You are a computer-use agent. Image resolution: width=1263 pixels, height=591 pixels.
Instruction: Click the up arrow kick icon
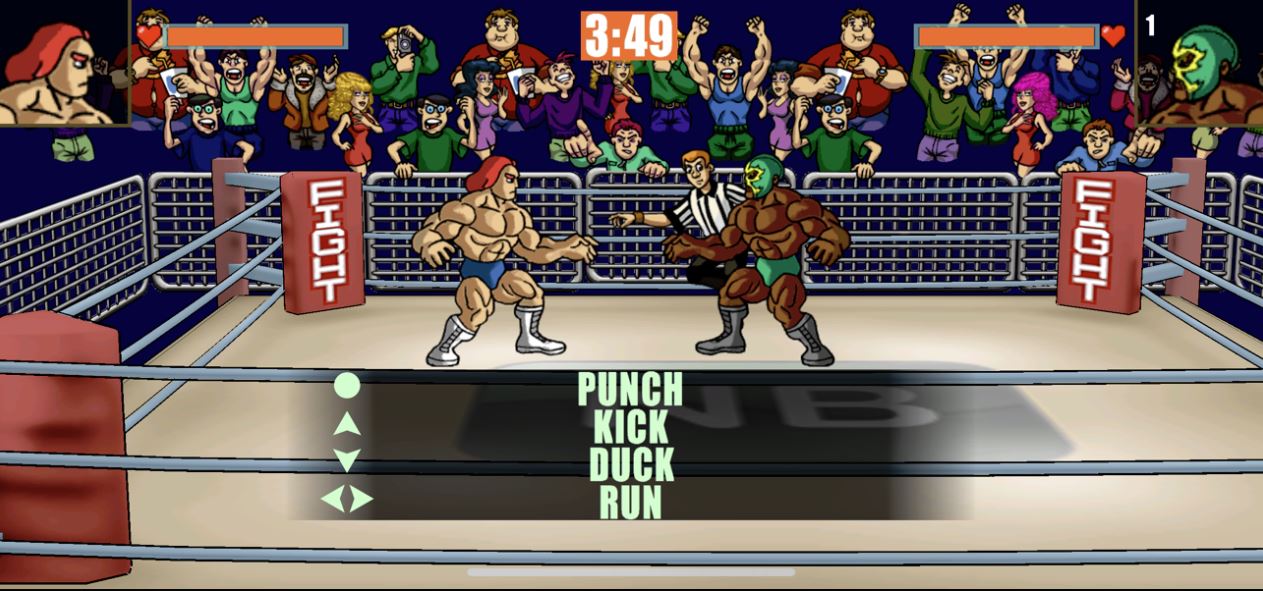[x=346, y=423]
